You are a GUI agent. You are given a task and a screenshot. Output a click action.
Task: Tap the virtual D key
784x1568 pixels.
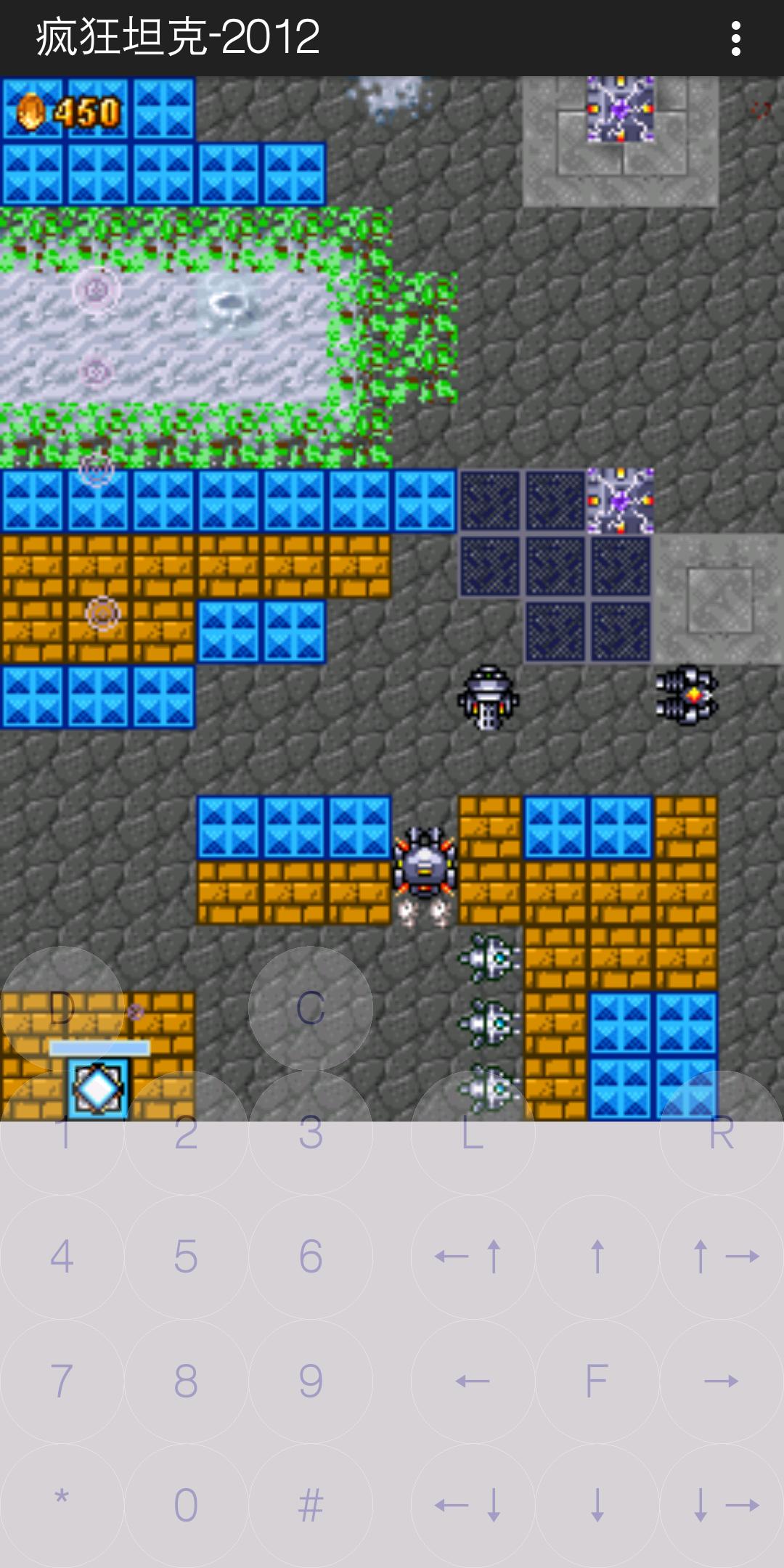[62, 1008]
